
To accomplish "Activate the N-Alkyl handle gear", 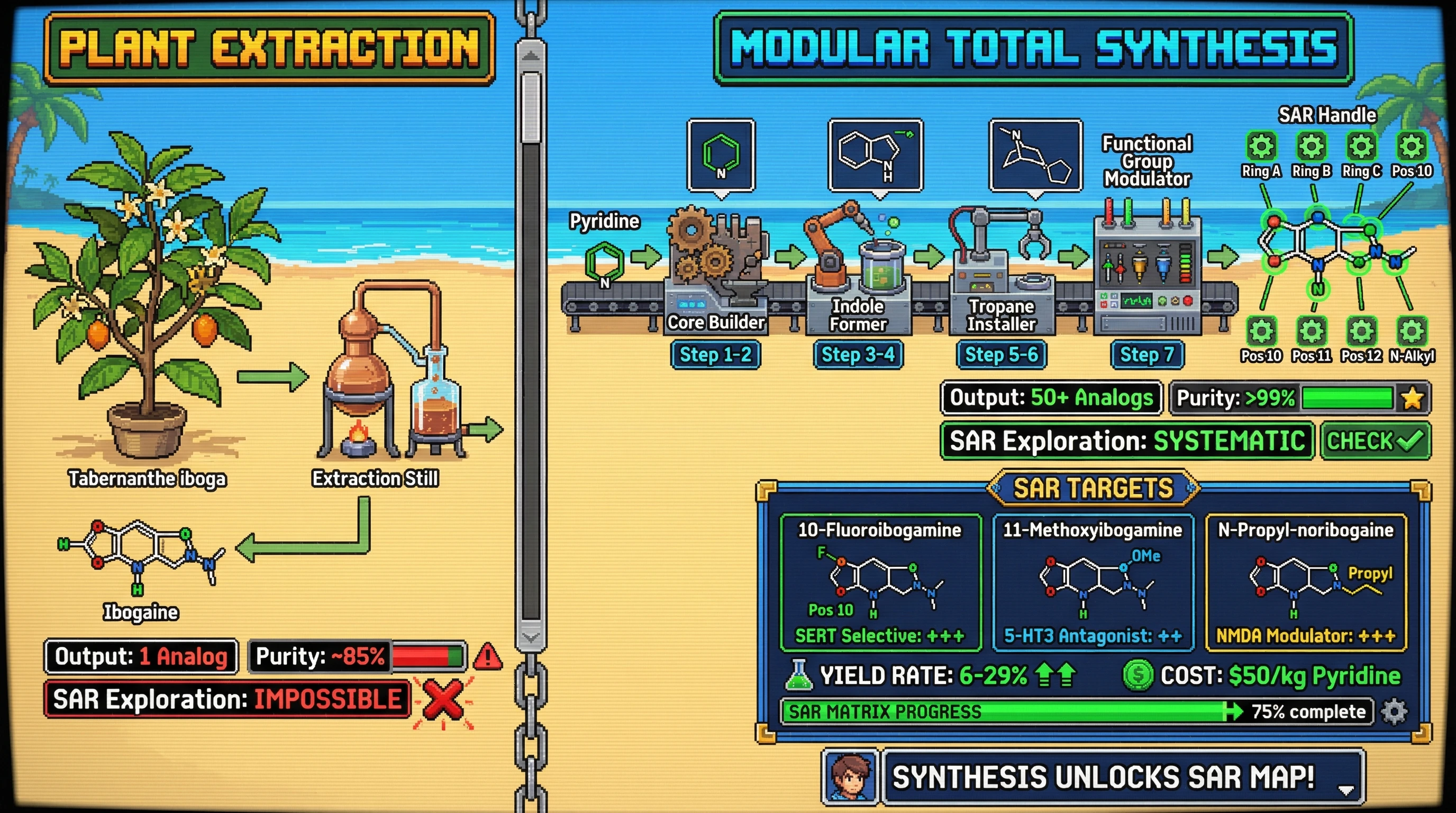I will point(1412,331).
